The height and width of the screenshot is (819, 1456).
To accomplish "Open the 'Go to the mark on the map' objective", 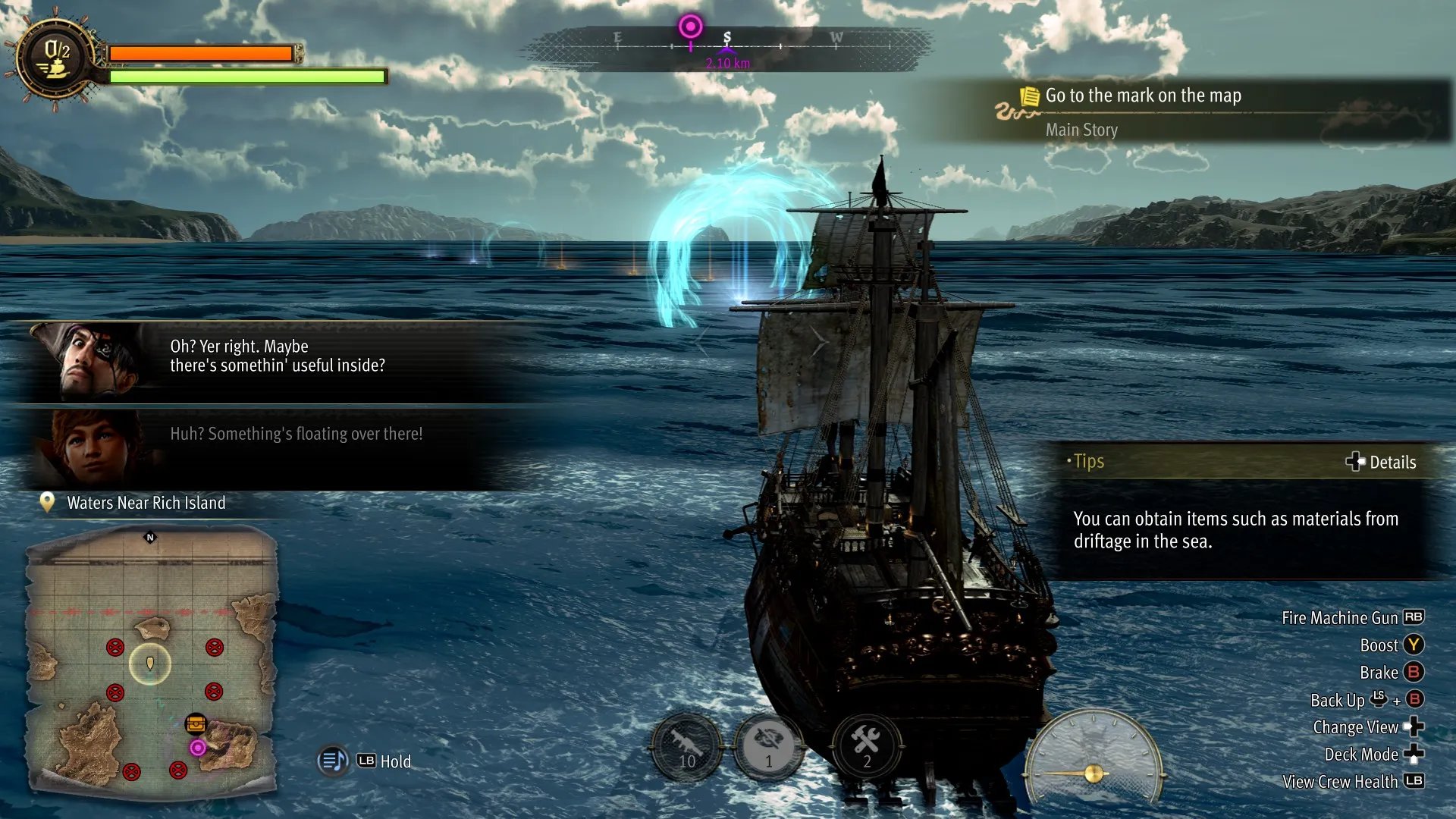I will coord(1143,96).
